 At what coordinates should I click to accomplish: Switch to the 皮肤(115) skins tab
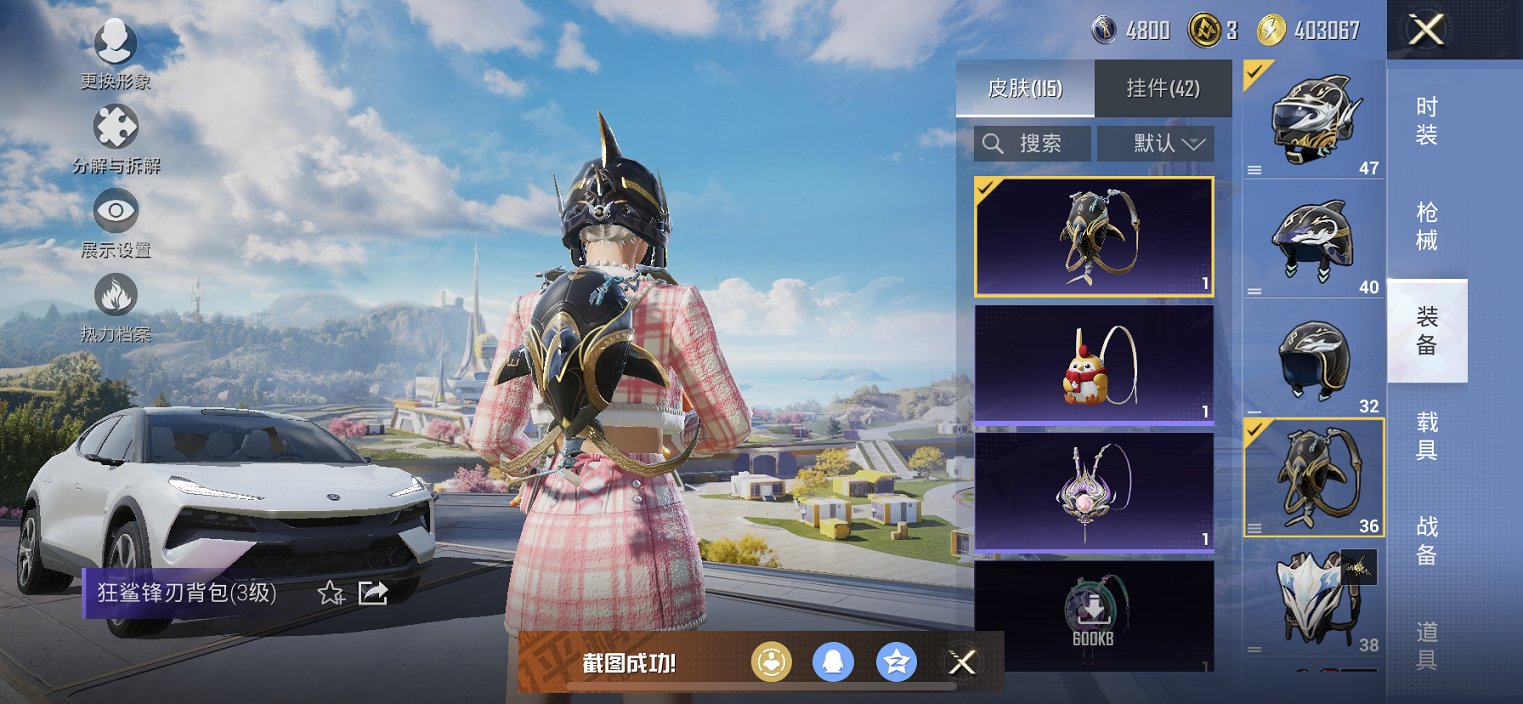click(1024, 88)
